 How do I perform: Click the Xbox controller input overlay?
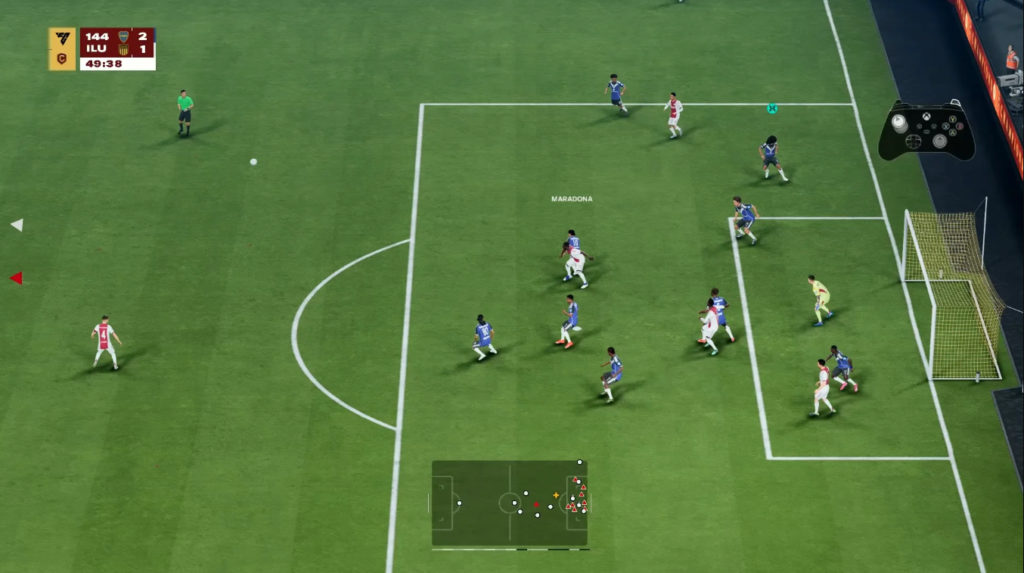pyautogui.click(x=926, y=131)
